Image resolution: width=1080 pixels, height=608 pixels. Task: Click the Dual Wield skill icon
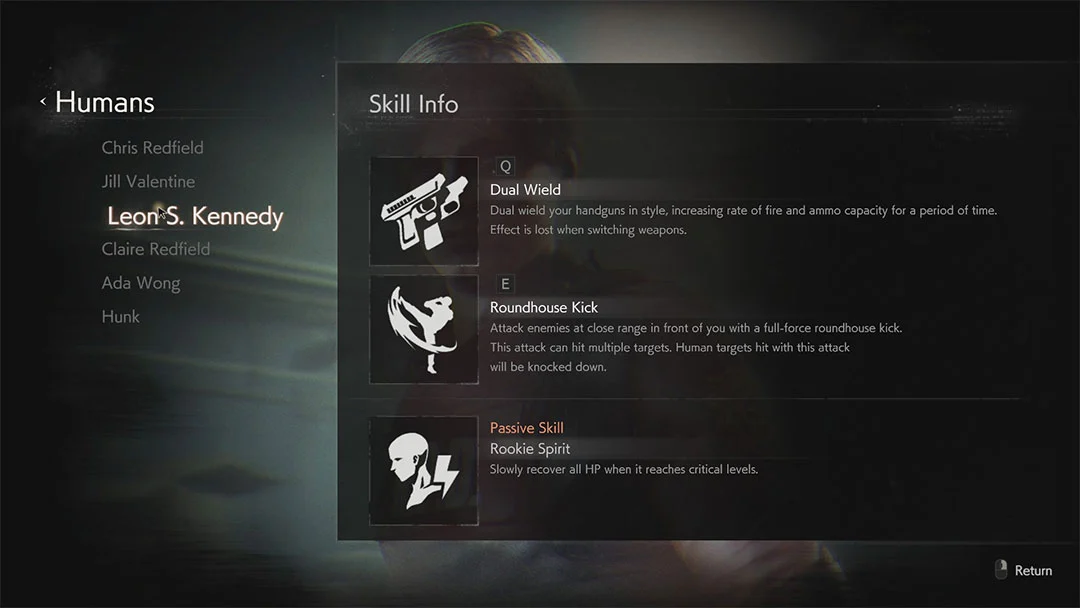[x=424, y=211]
